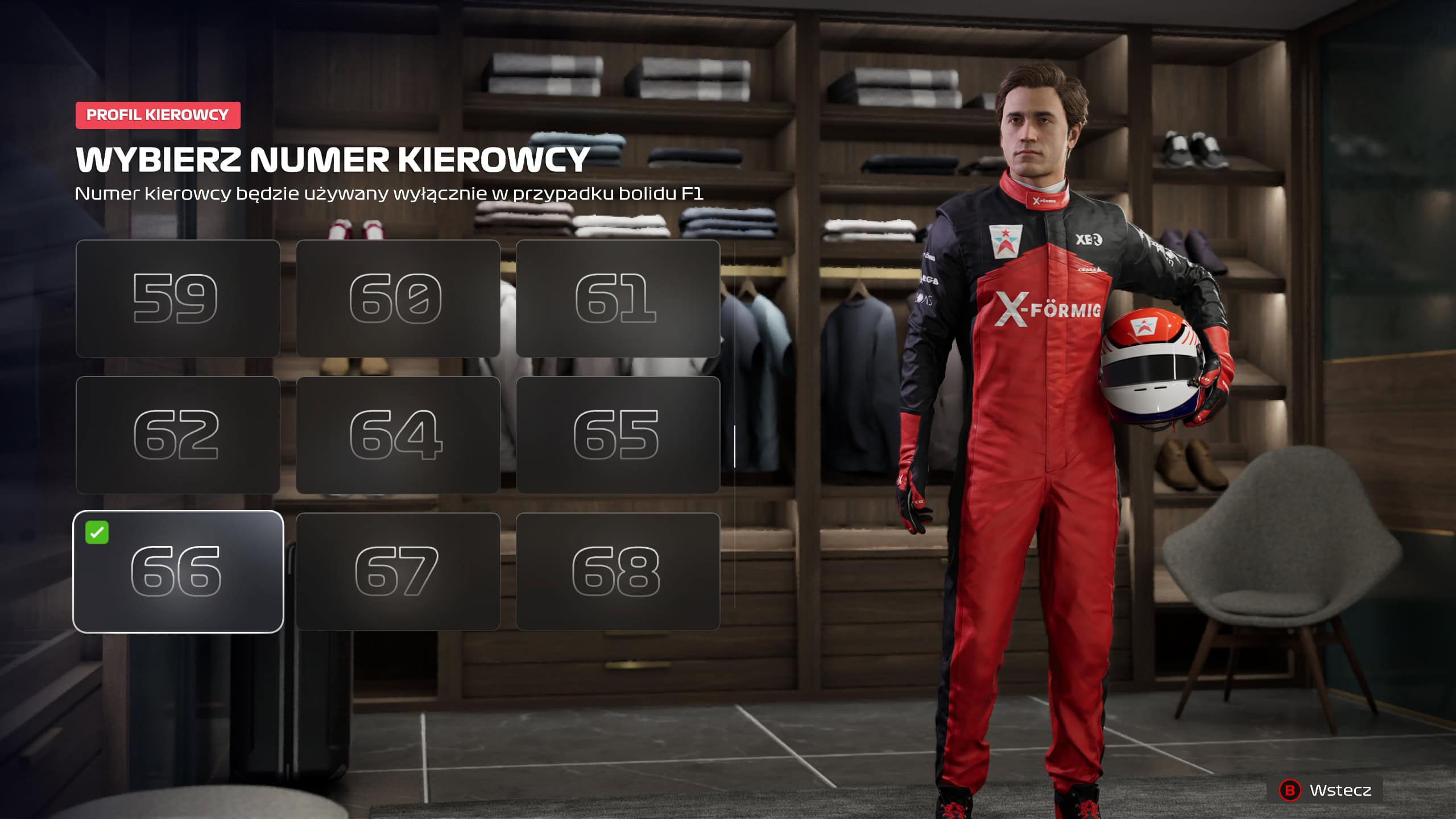Pick driver number 61
This screenshot has width=1456, height=819.
[x=618, y=299]
